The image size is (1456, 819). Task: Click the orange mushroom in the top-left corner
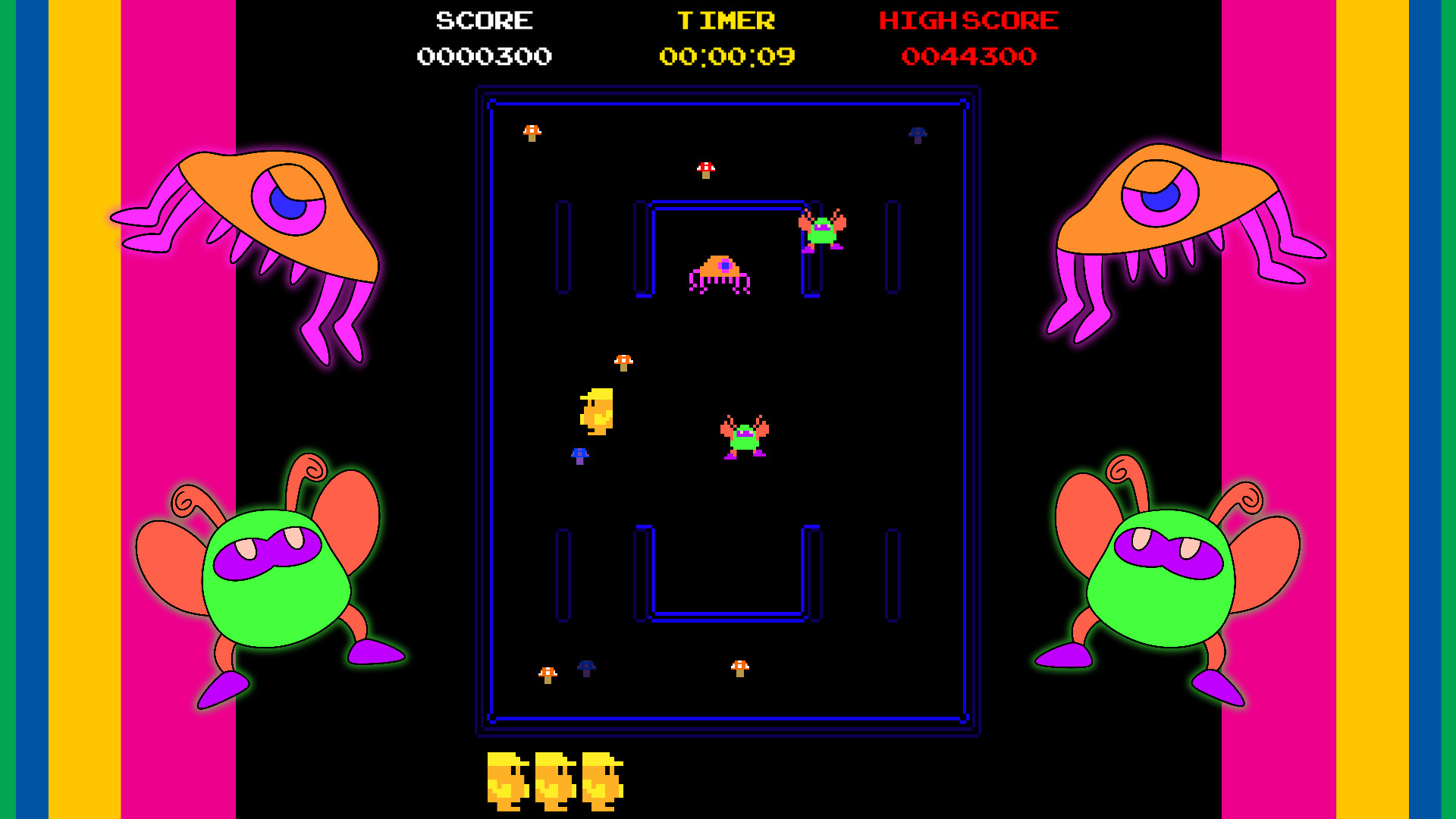click(531, 131)
